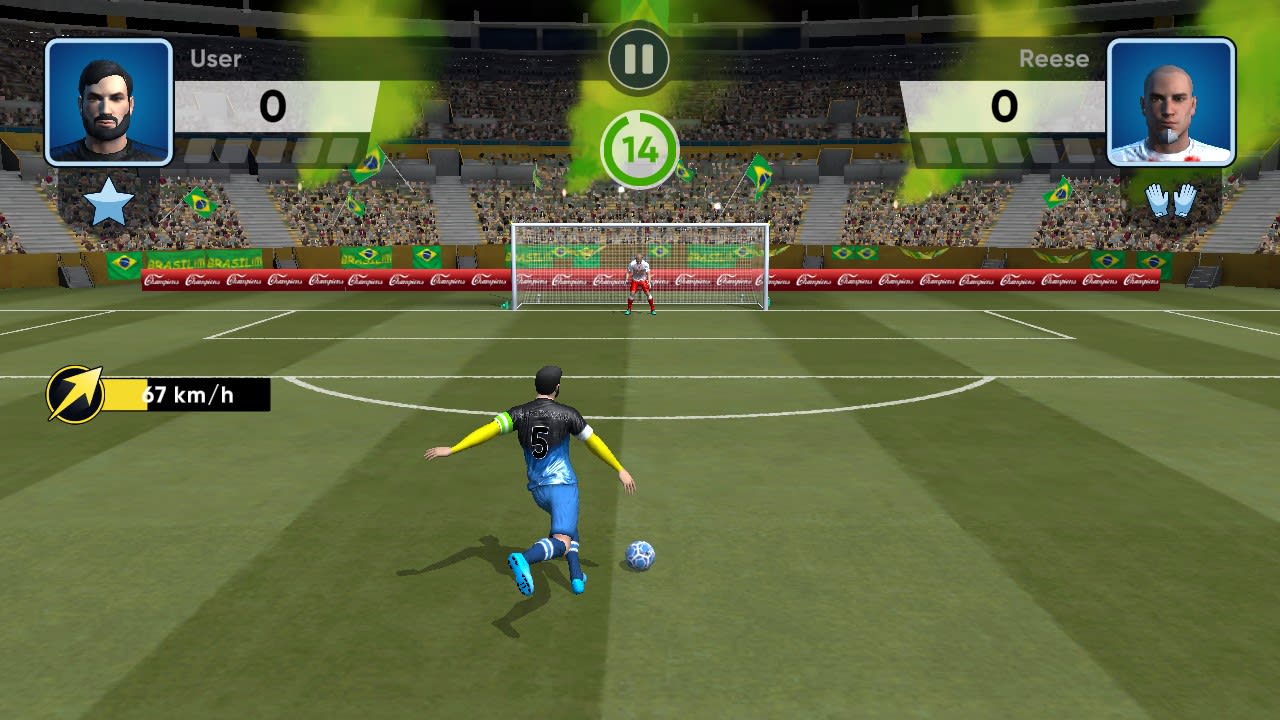Select the star skill icon below User portrait
Viewport: 1280px width, 720px height.
[x=108, y=199]
